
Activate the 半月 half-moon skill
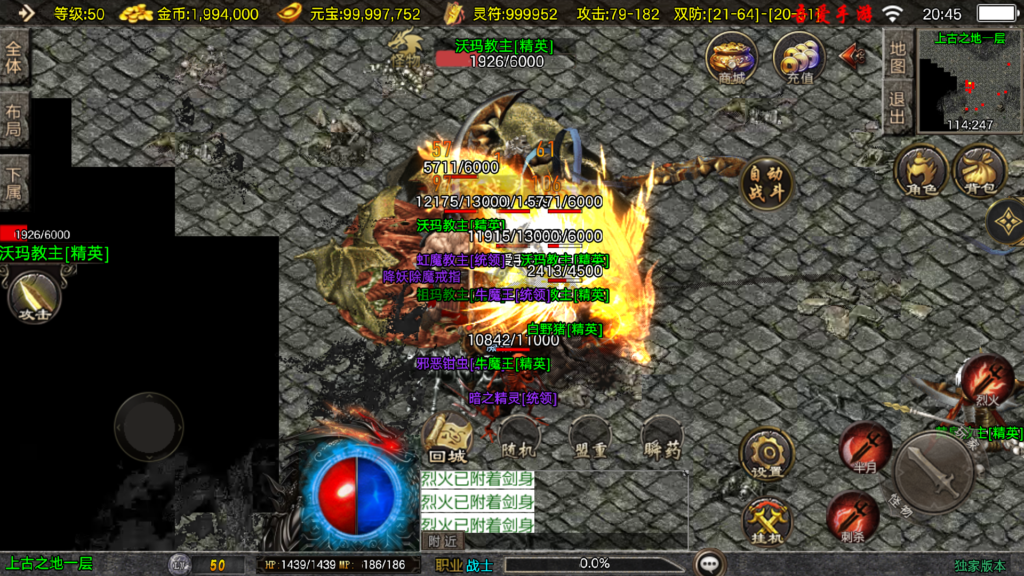tap(865, 448)
